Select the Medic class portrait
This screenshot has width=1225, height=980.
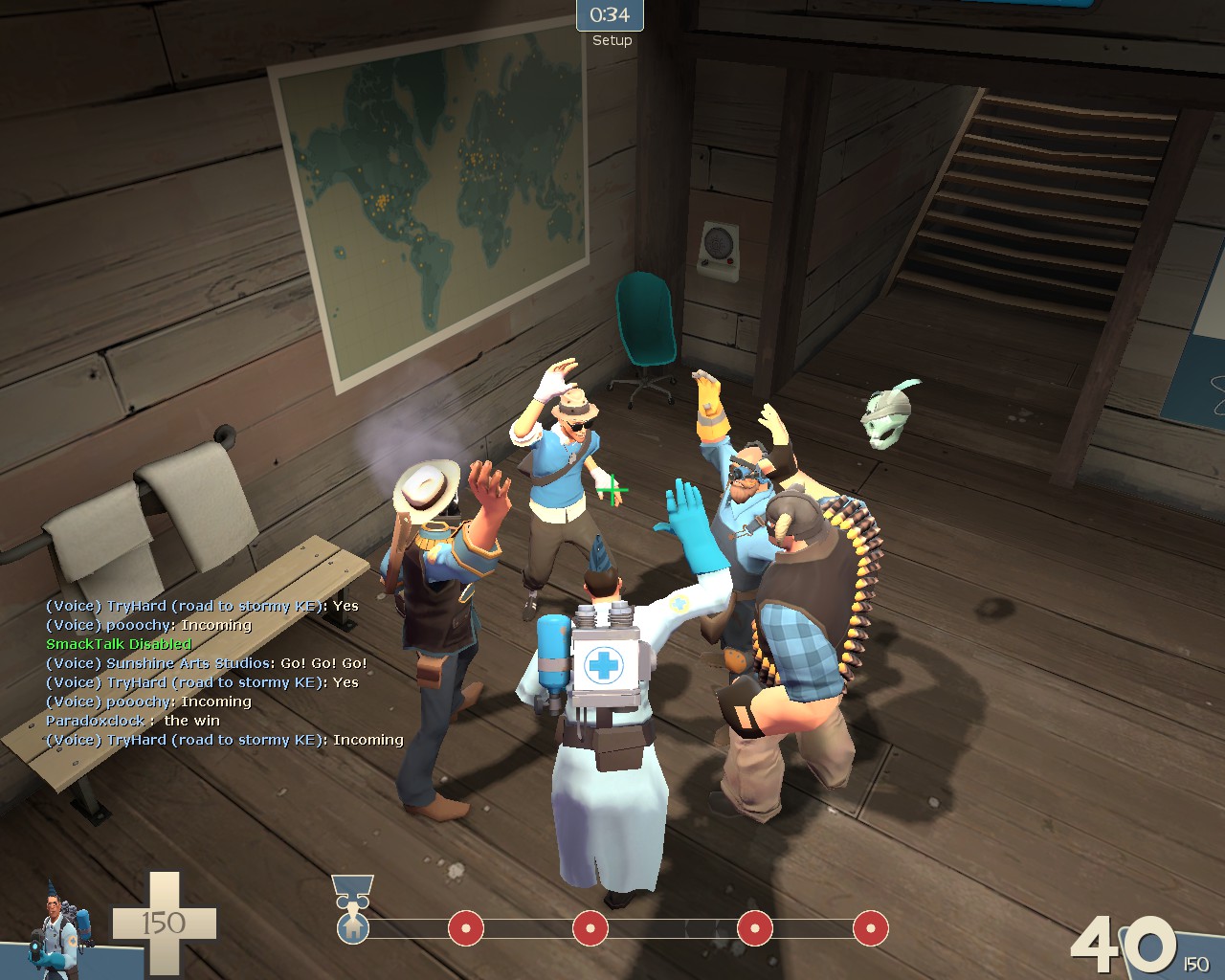pyautogui.click(x=62, y=926)
